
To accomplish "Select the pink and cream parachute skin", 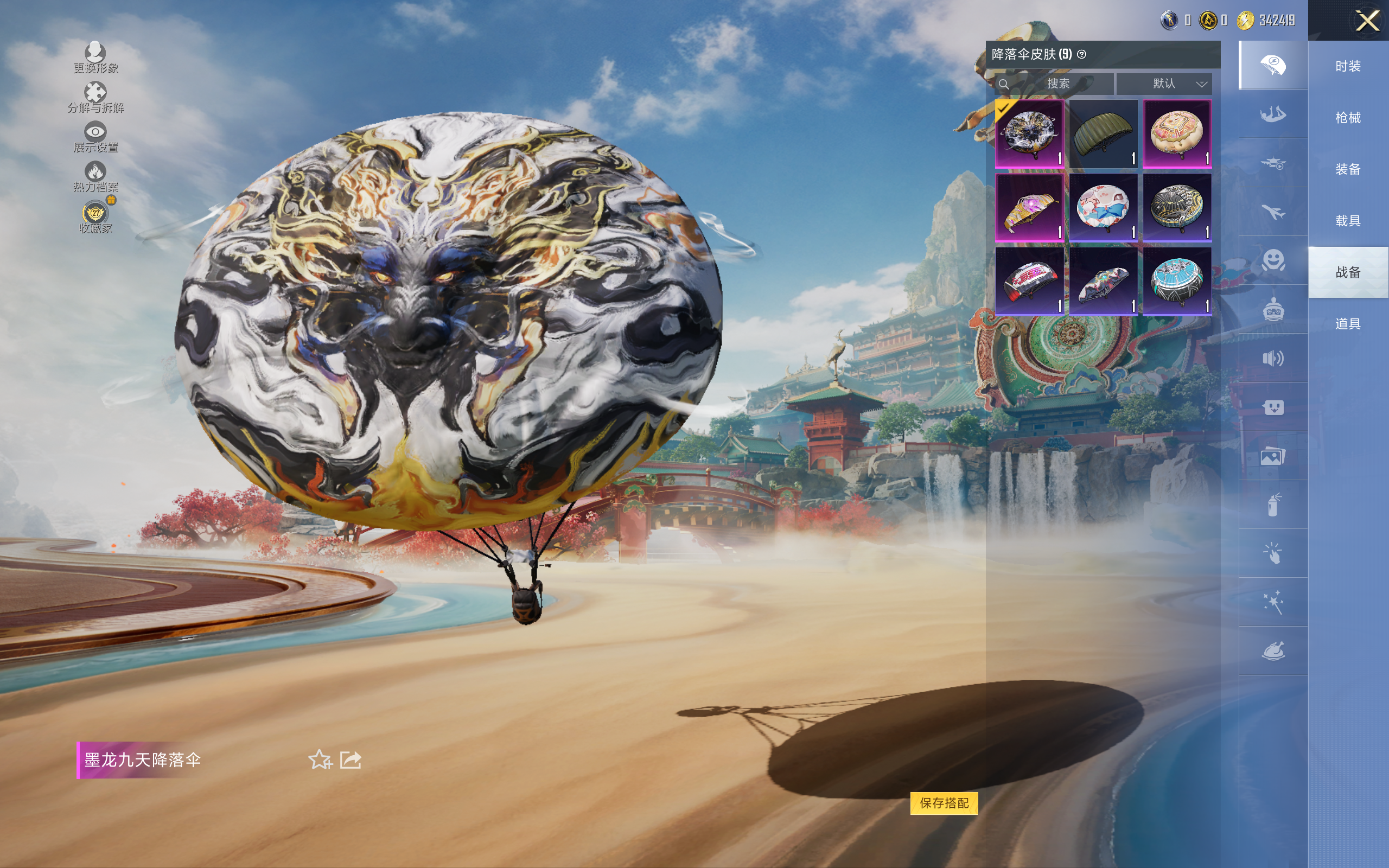I will (x=1177, y=134).
